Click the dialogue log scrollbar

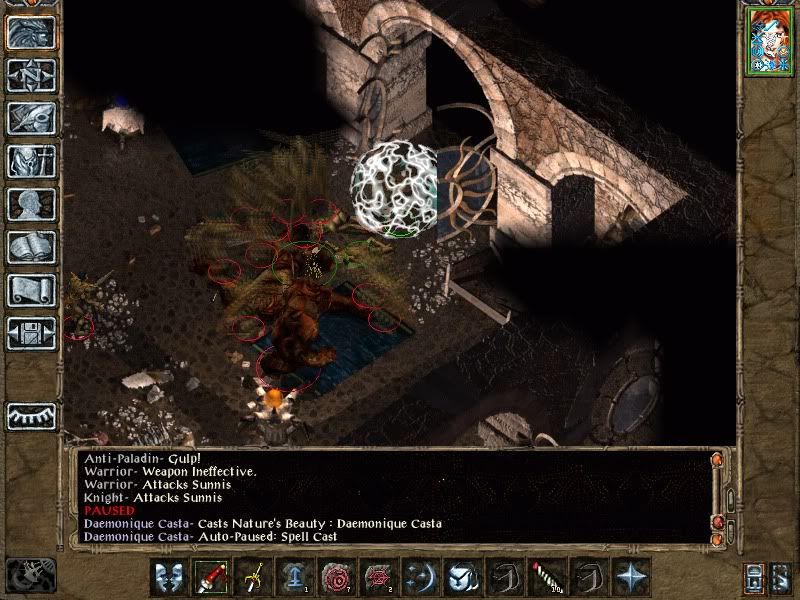tap(717, 495)
